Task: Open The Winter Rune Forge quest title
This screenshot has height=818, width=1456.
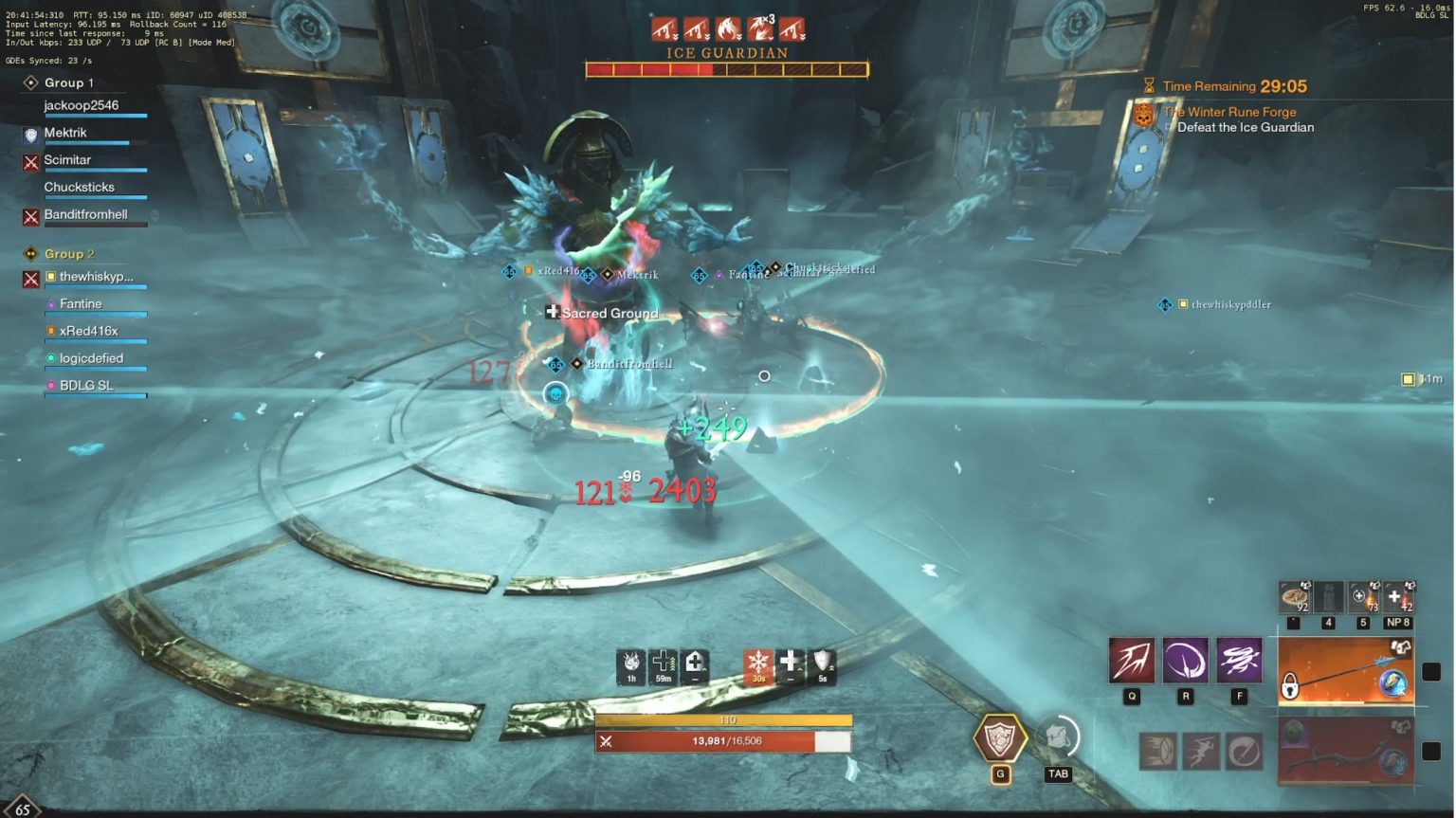Action: pyautogui.click(x=1232, y=111)
